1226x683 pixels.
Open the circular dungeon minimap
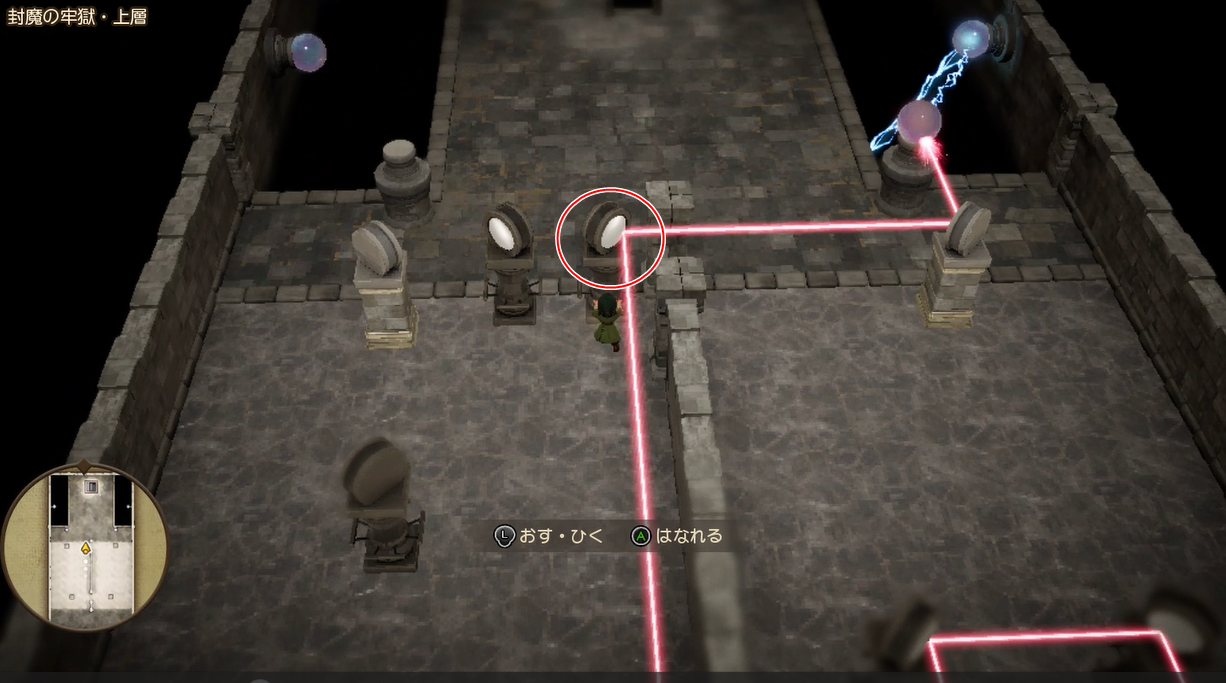[x=86, y=546]
